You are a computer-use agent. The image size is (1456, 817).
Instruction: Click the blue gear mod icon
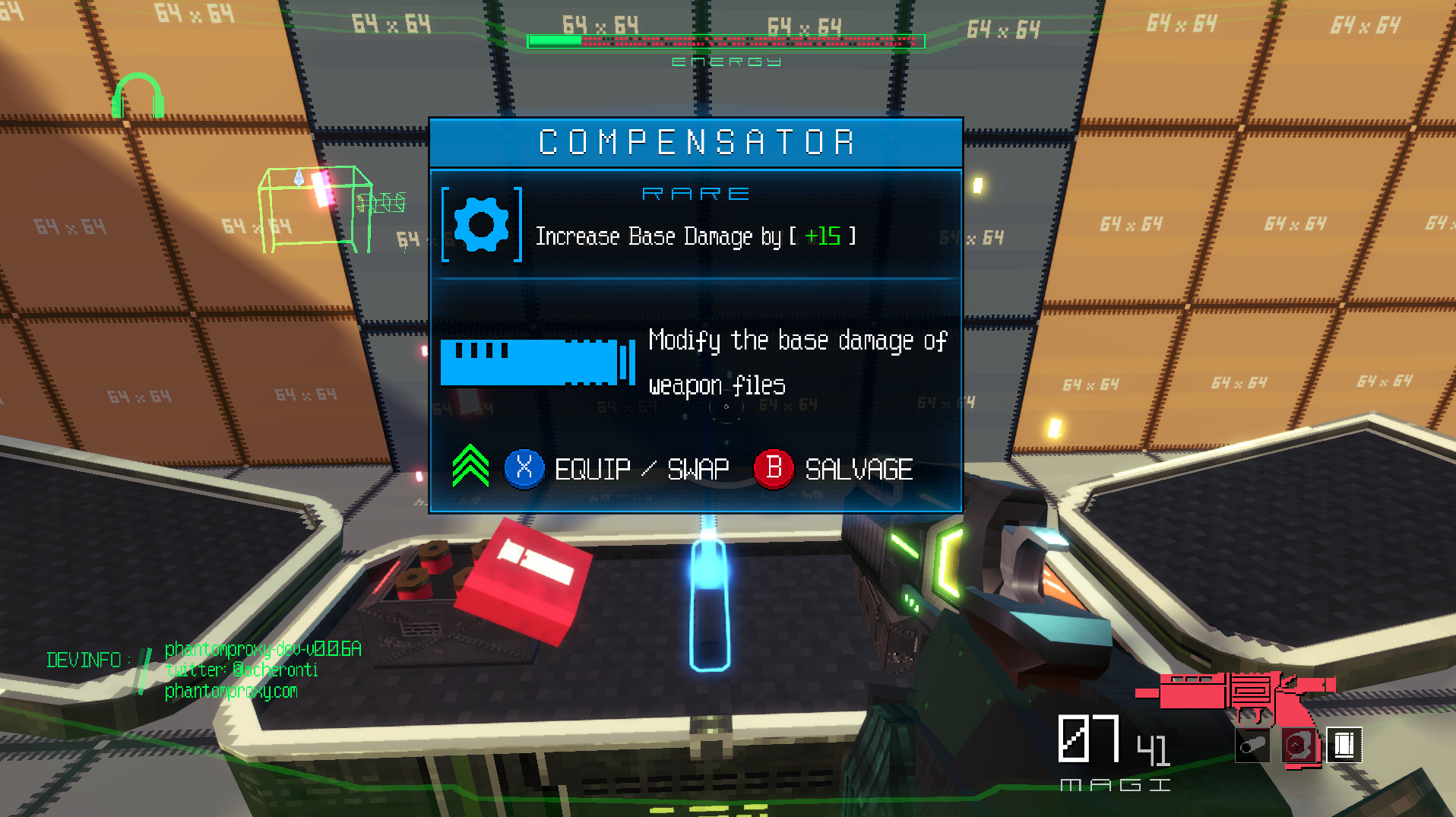[x=481, y=224]
